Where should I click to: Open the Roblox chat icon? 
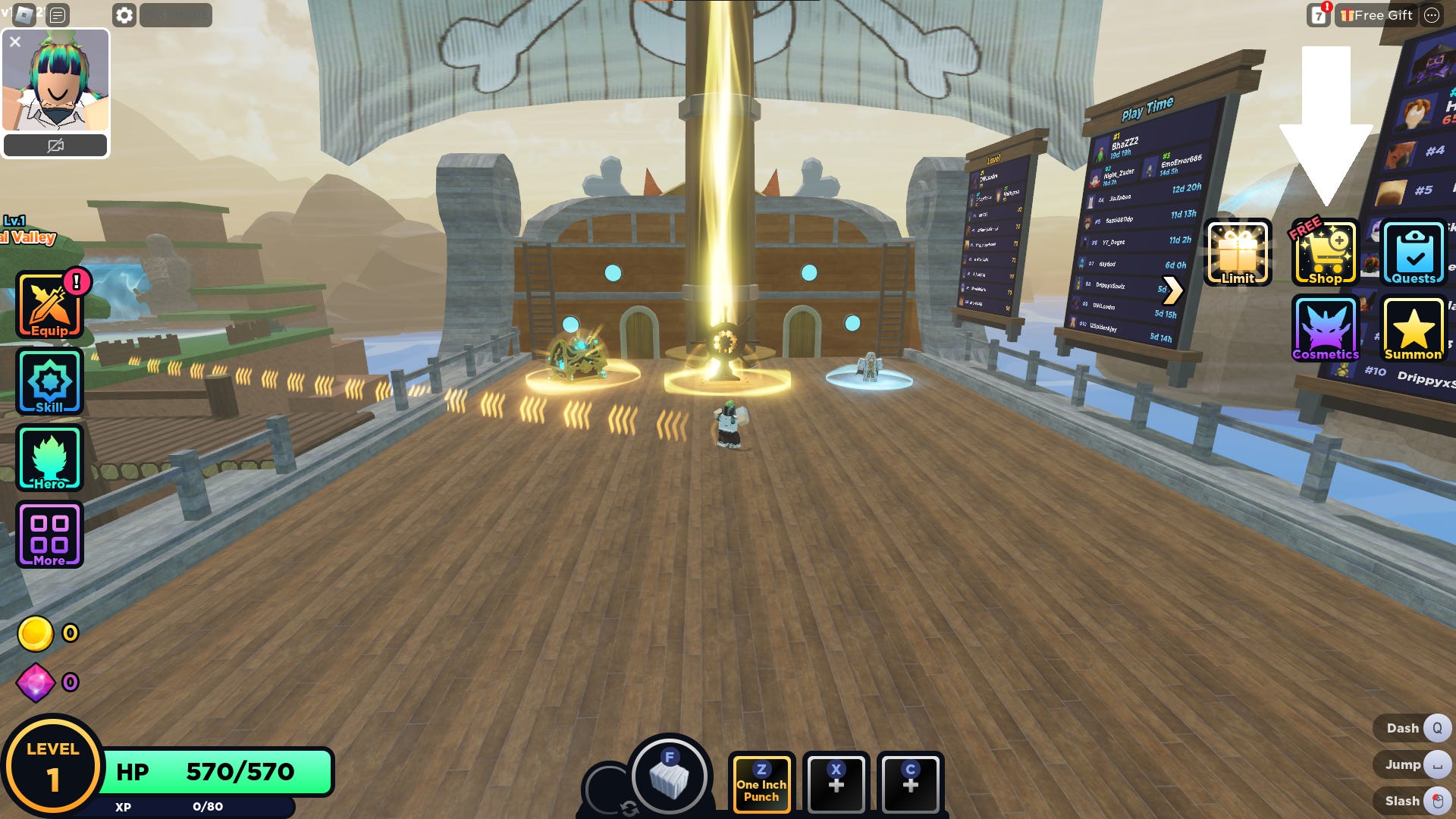(x=58, y=15)
